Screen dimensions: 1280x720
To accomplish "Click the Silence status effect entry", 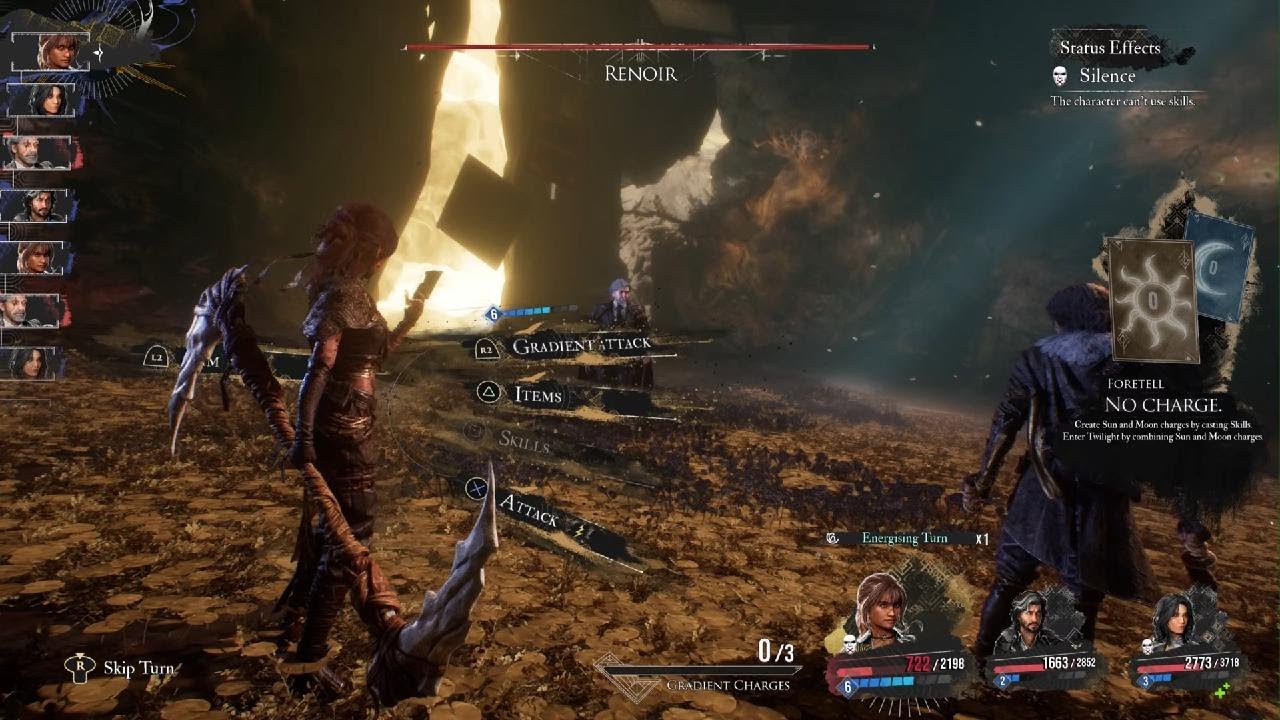I will [x=1106, y=76].
